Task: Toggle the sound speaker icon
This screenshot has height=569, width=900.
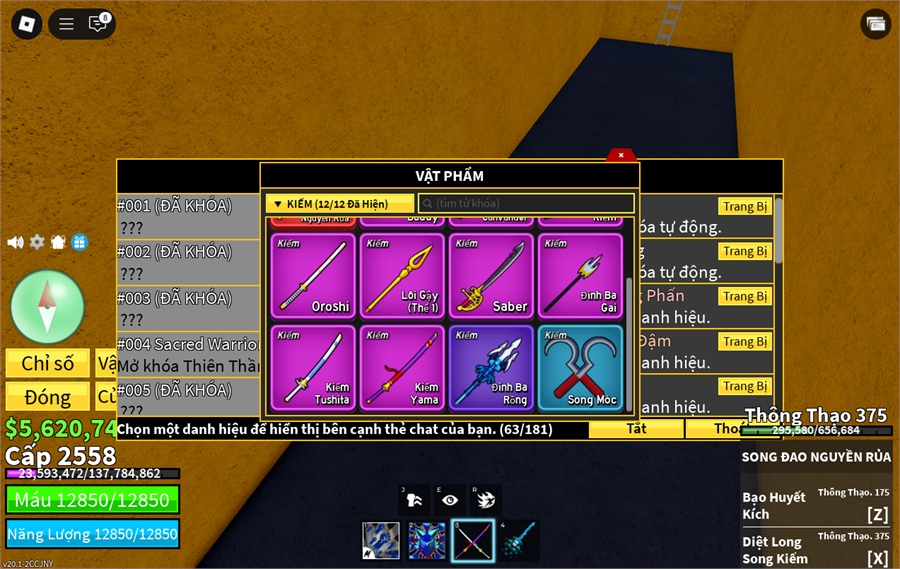Action: pos(15,242)
